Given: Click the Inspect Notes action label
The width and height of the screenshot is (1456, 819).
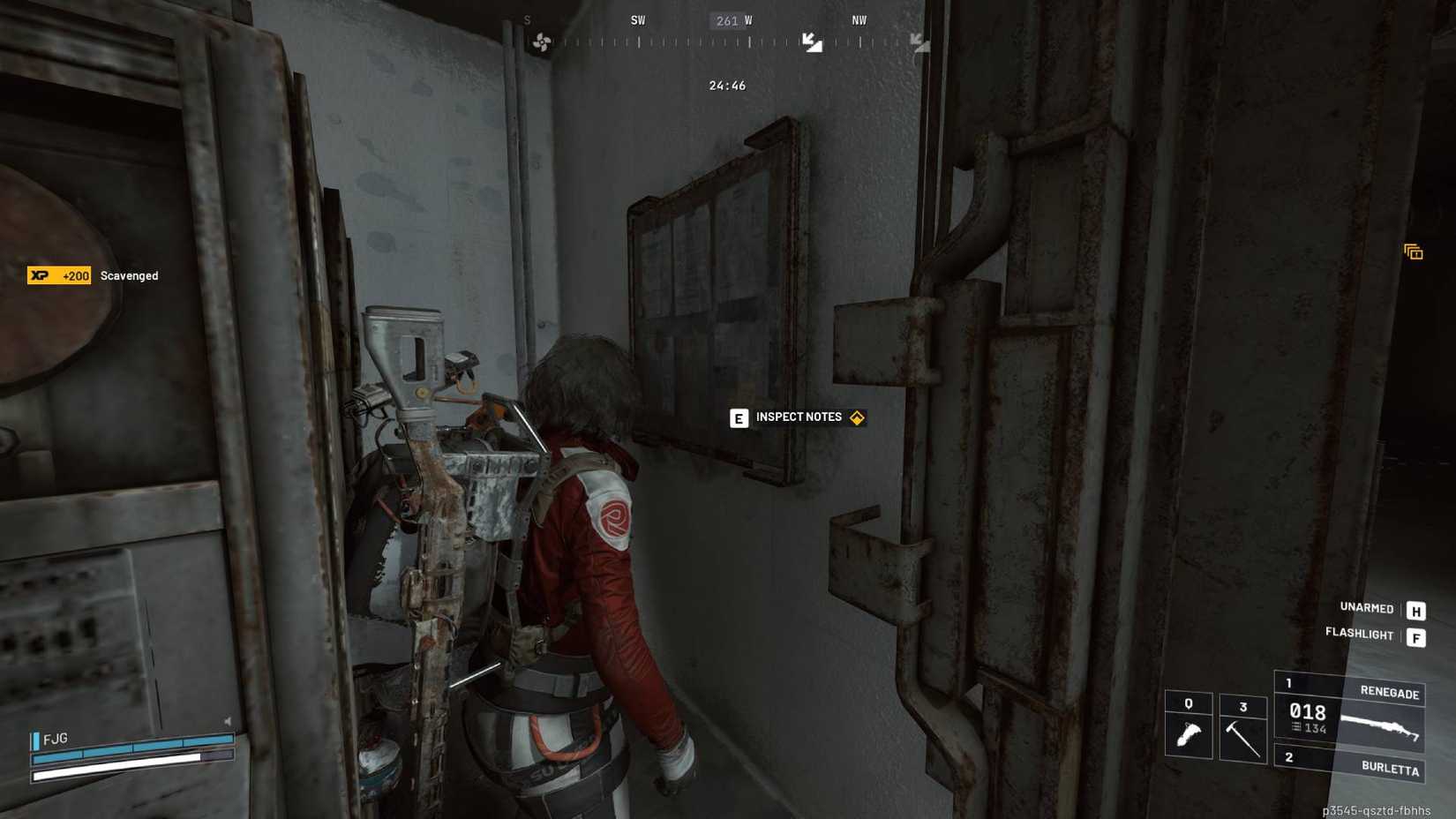Looking at the screenshot, I should 799,417.
